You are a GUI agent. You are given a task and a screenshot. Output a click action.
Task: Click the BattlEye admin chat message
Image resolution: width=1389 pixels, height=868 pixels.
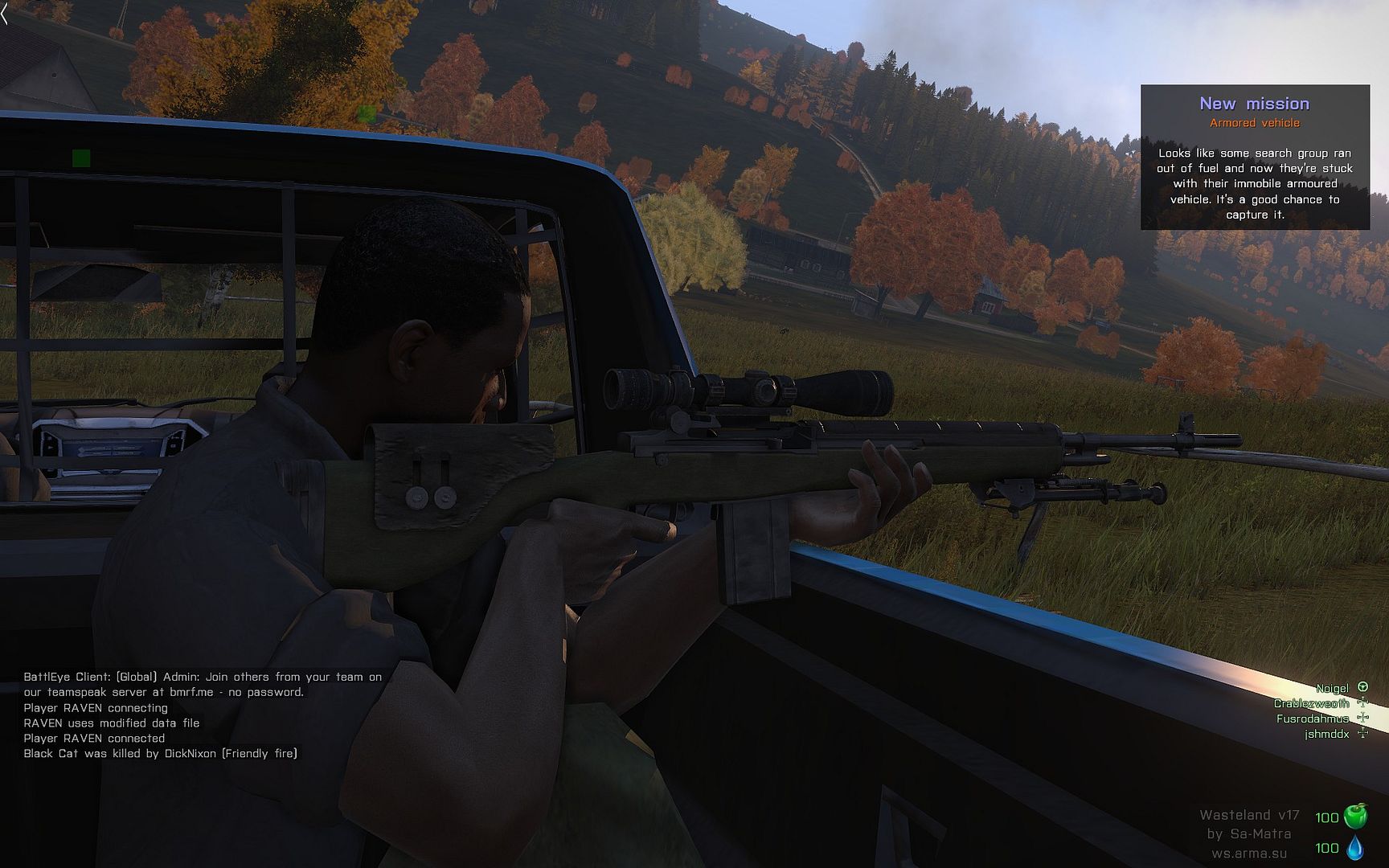point(203,684)
